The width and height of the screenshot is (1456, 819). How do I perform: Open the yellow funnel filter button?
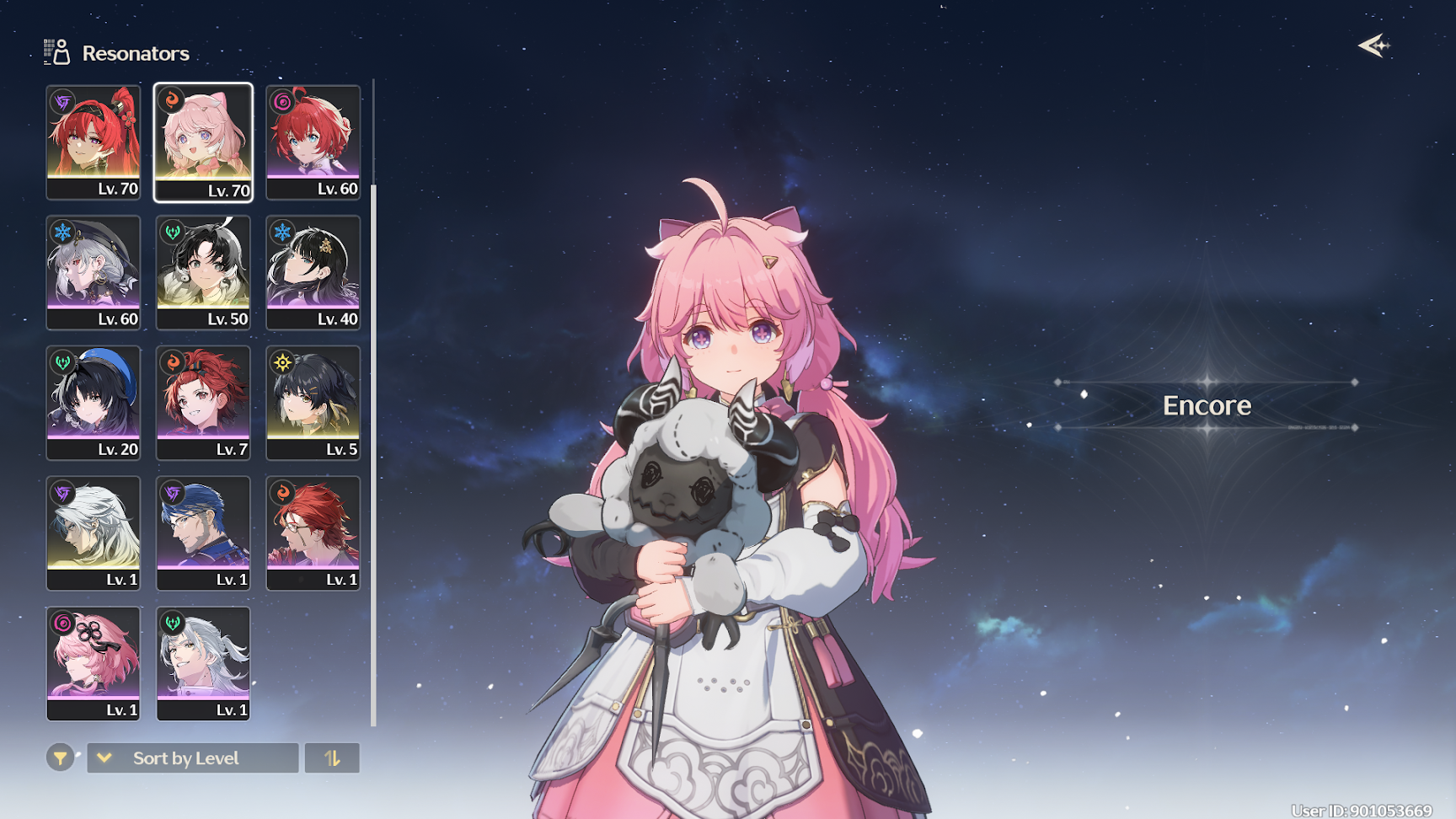point(60,758)
